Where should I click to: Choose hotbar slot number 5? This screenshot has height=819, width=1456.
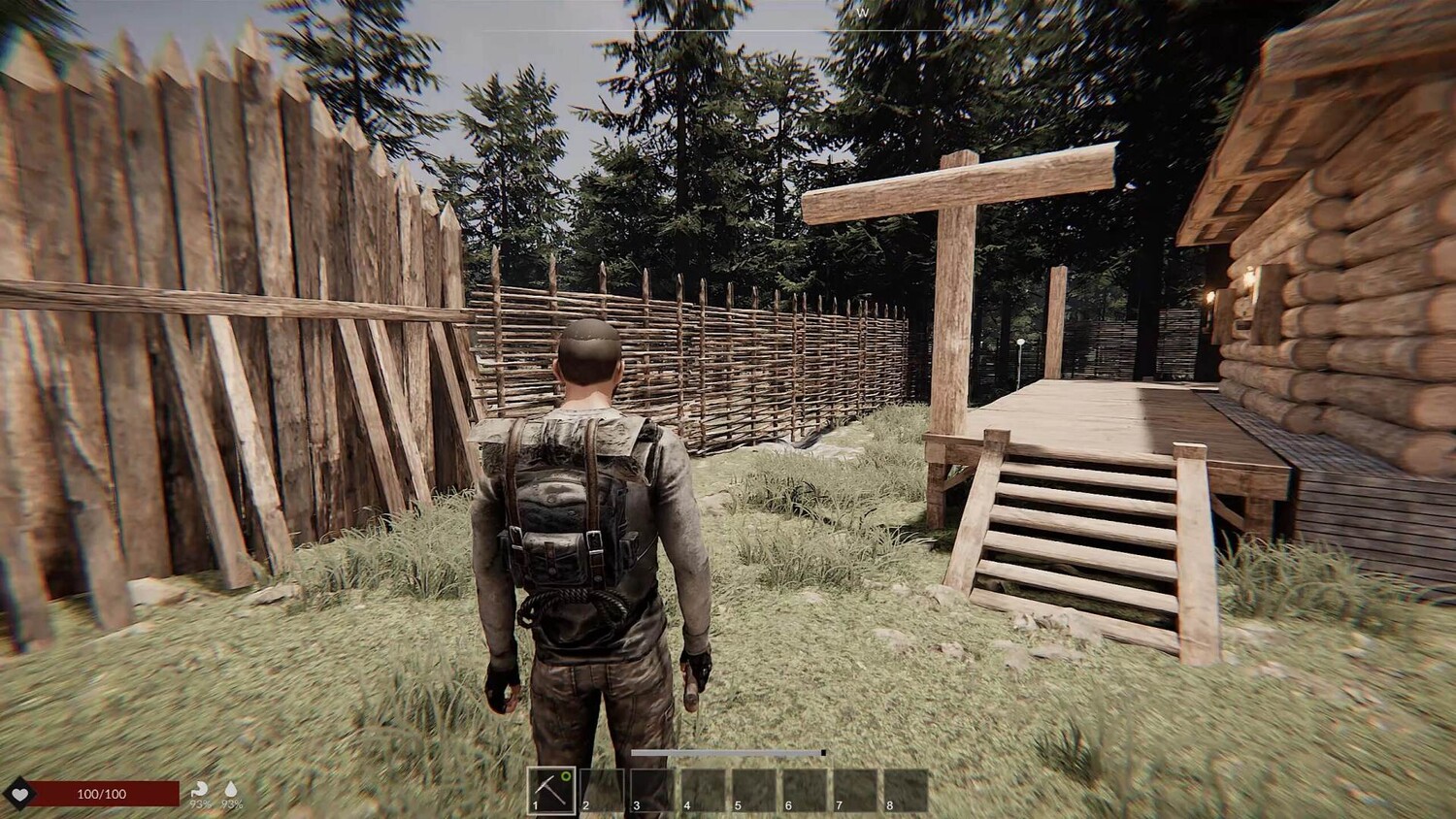point(754,790)
